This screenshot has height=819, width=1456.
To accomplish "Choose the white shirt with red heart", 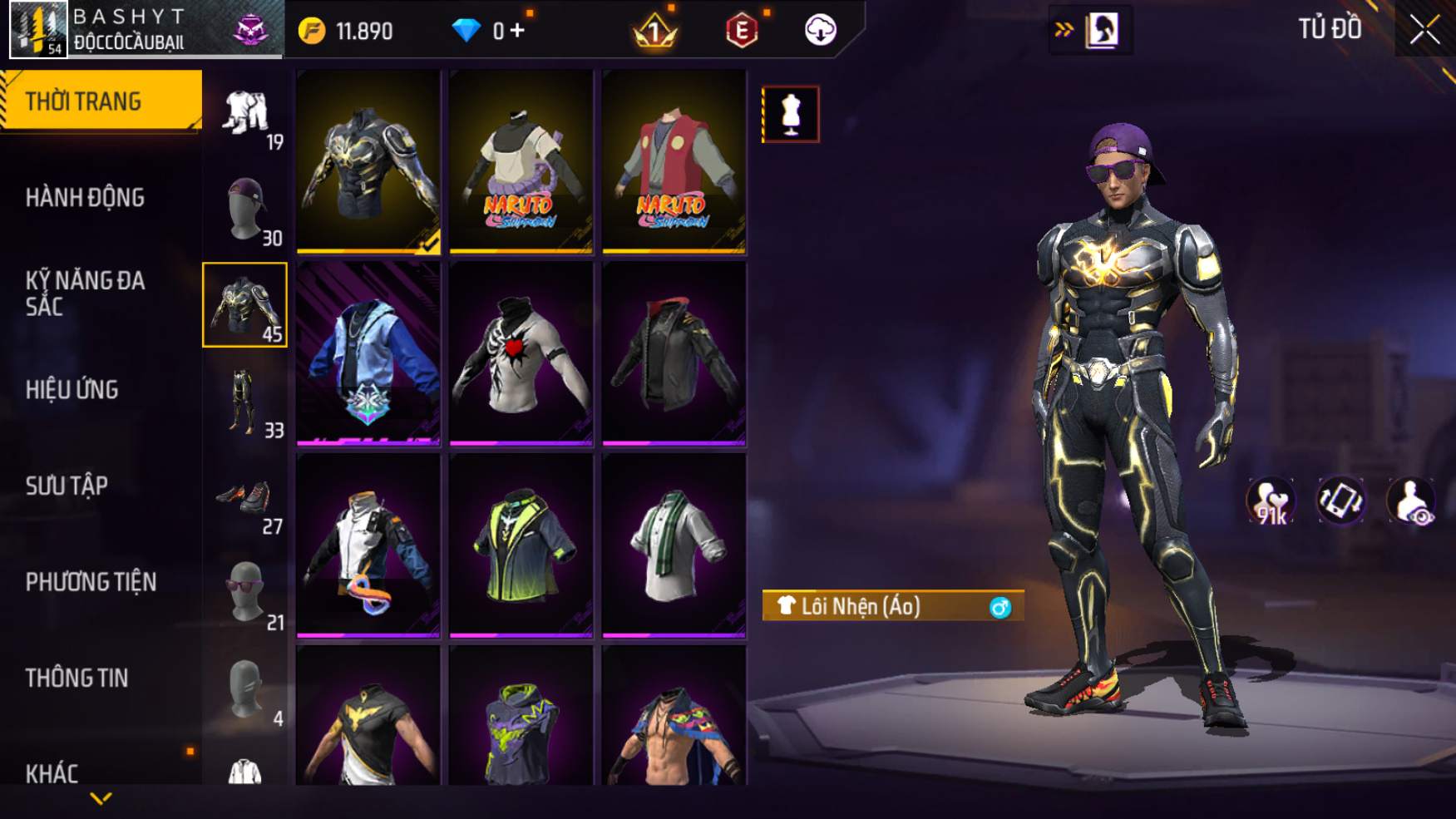I will pos(521,353).
